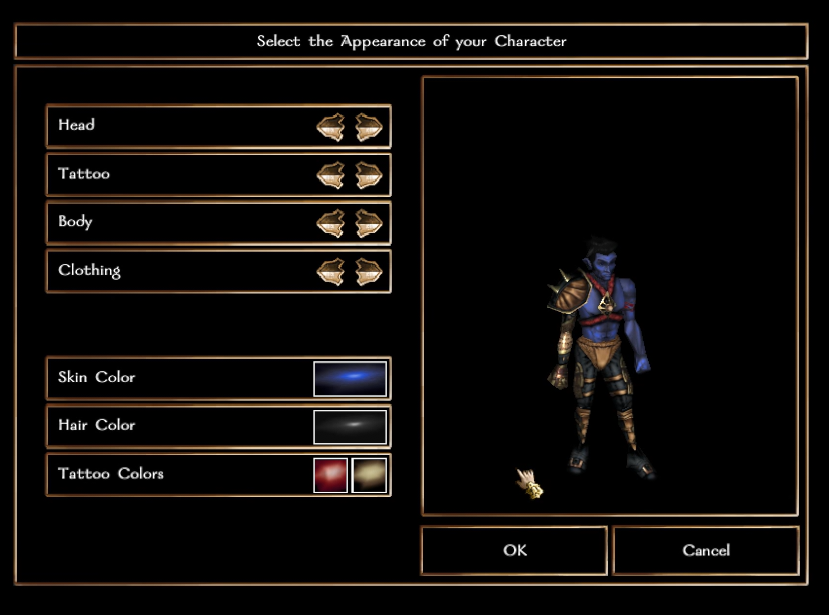Change the red Tattoo Colors swatch

click(x=331, y=475)
